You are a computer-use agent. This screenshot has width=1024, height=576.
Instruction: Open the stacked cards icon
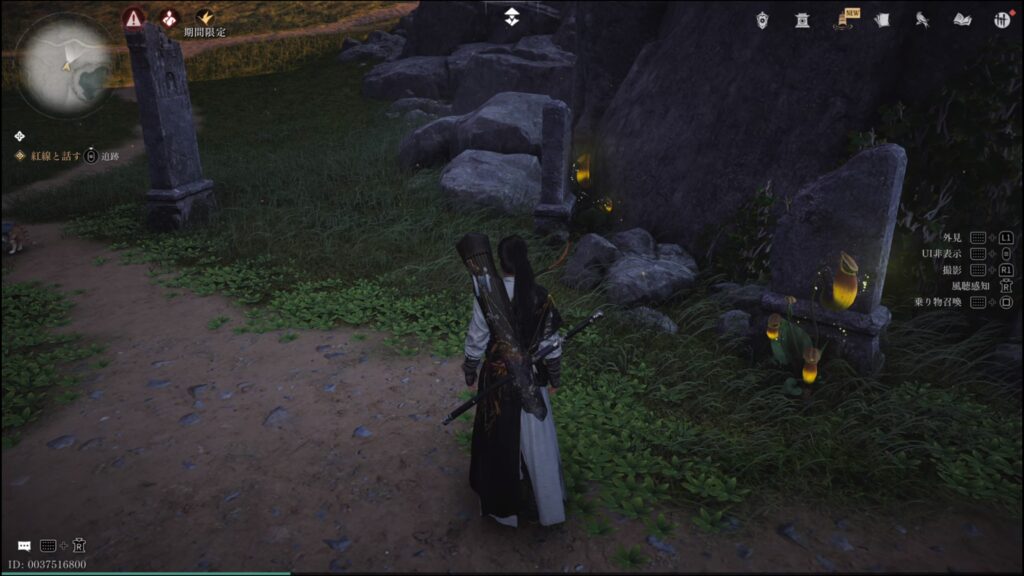click(x=882, y=19)
